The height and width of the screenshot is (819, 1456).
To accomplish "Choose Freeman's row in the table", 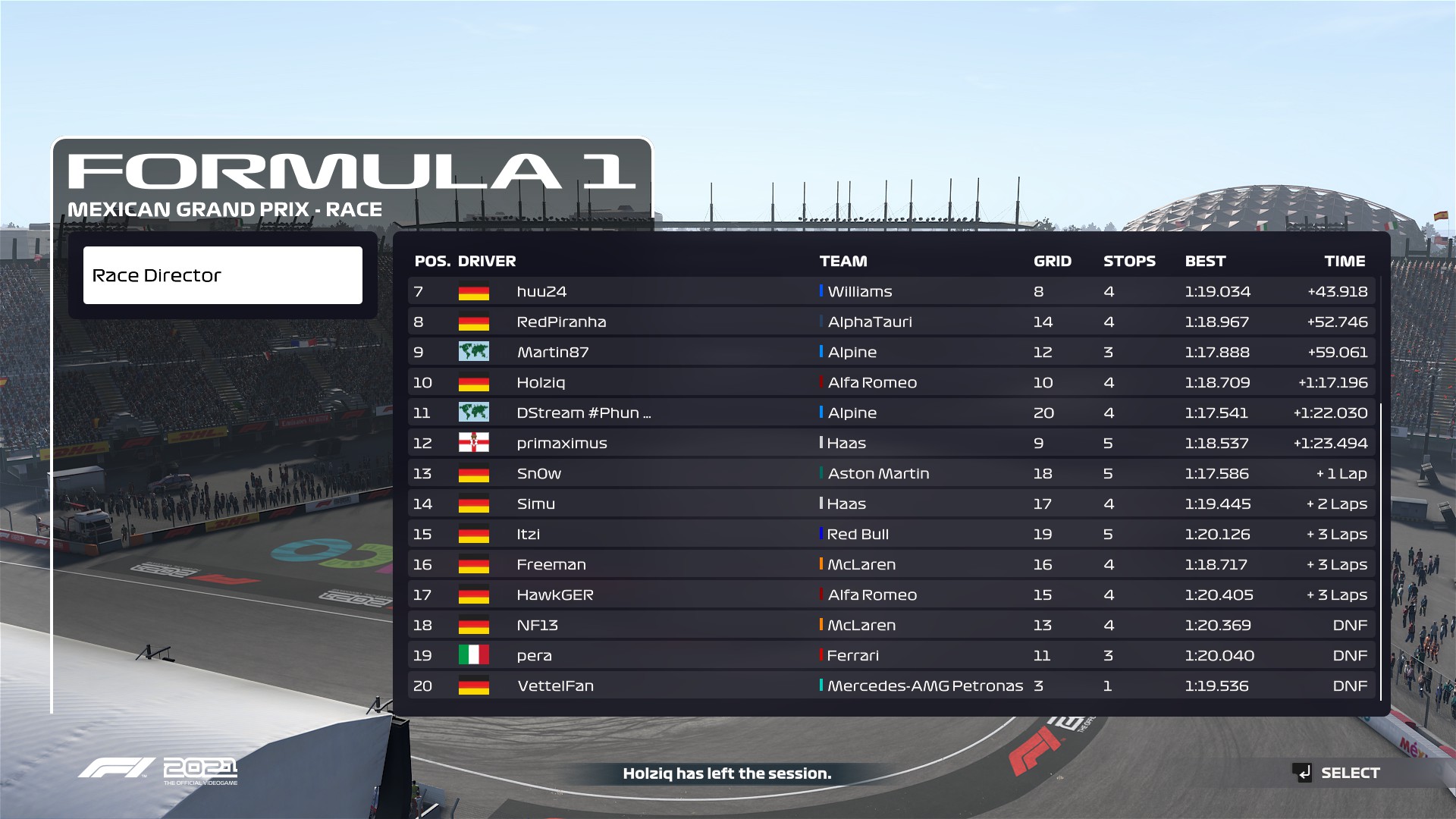I will [x=891, y=564].
